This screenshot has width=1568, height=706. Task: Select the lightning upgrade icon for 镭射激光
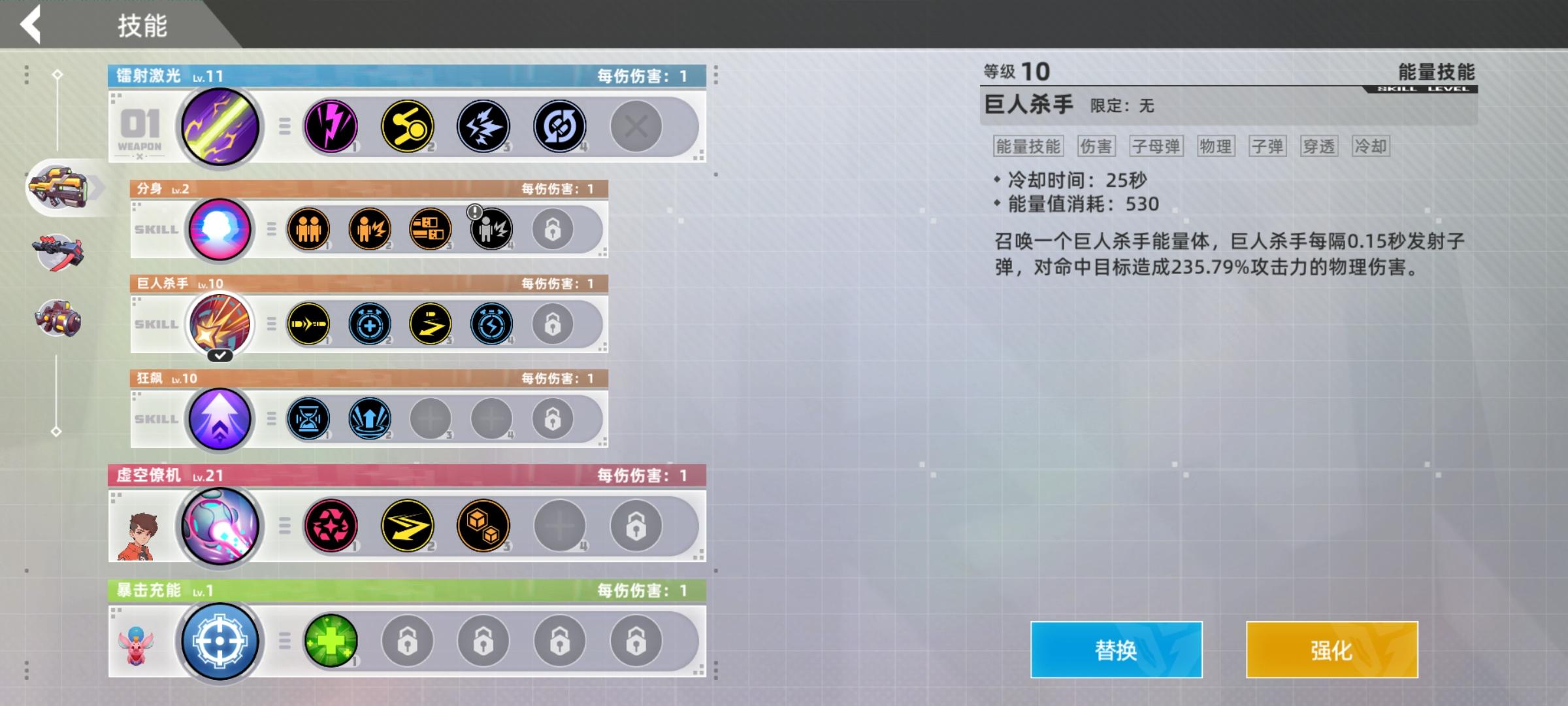click(332, 126)
